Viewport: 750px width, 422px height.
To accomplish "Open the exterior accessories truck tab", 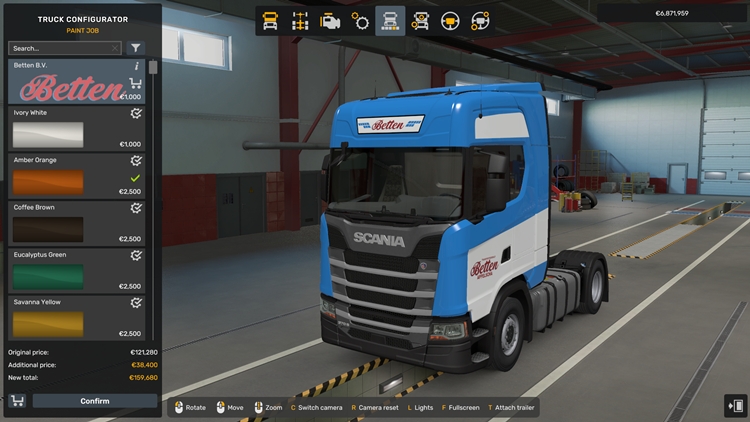I will [420, 20].
